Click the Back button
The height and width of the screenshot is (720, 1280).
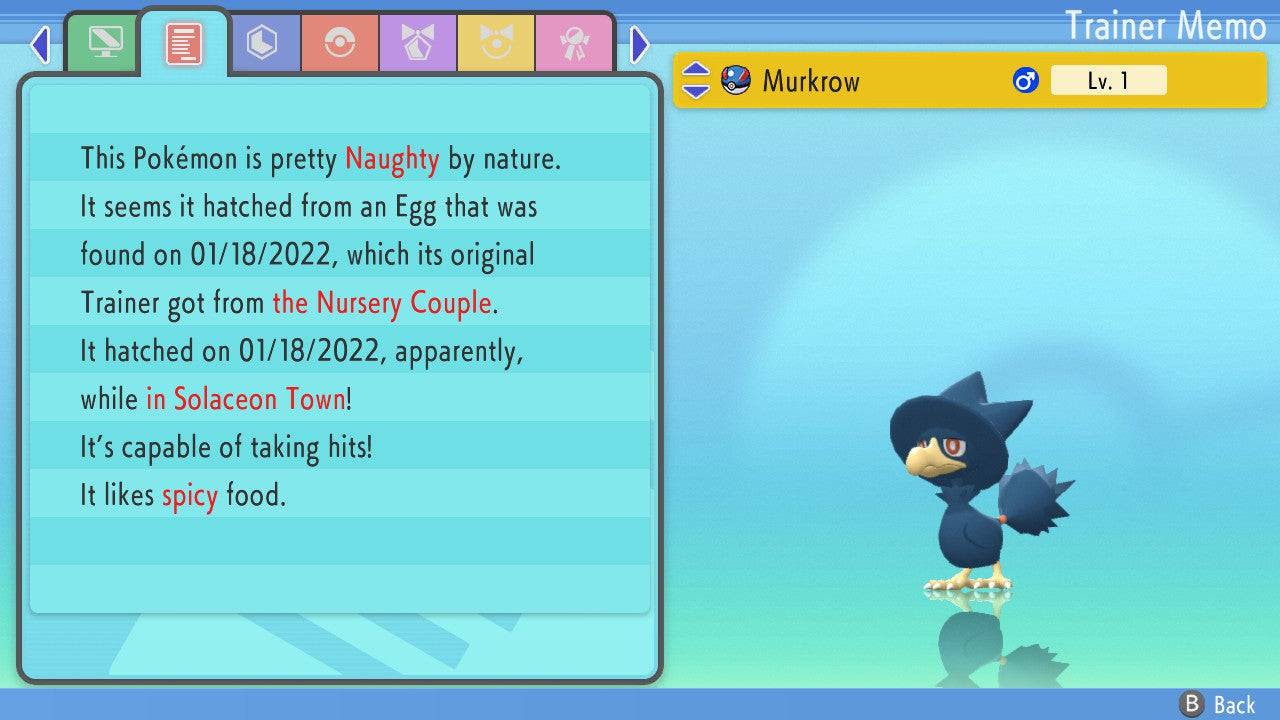pos(1218,705)
